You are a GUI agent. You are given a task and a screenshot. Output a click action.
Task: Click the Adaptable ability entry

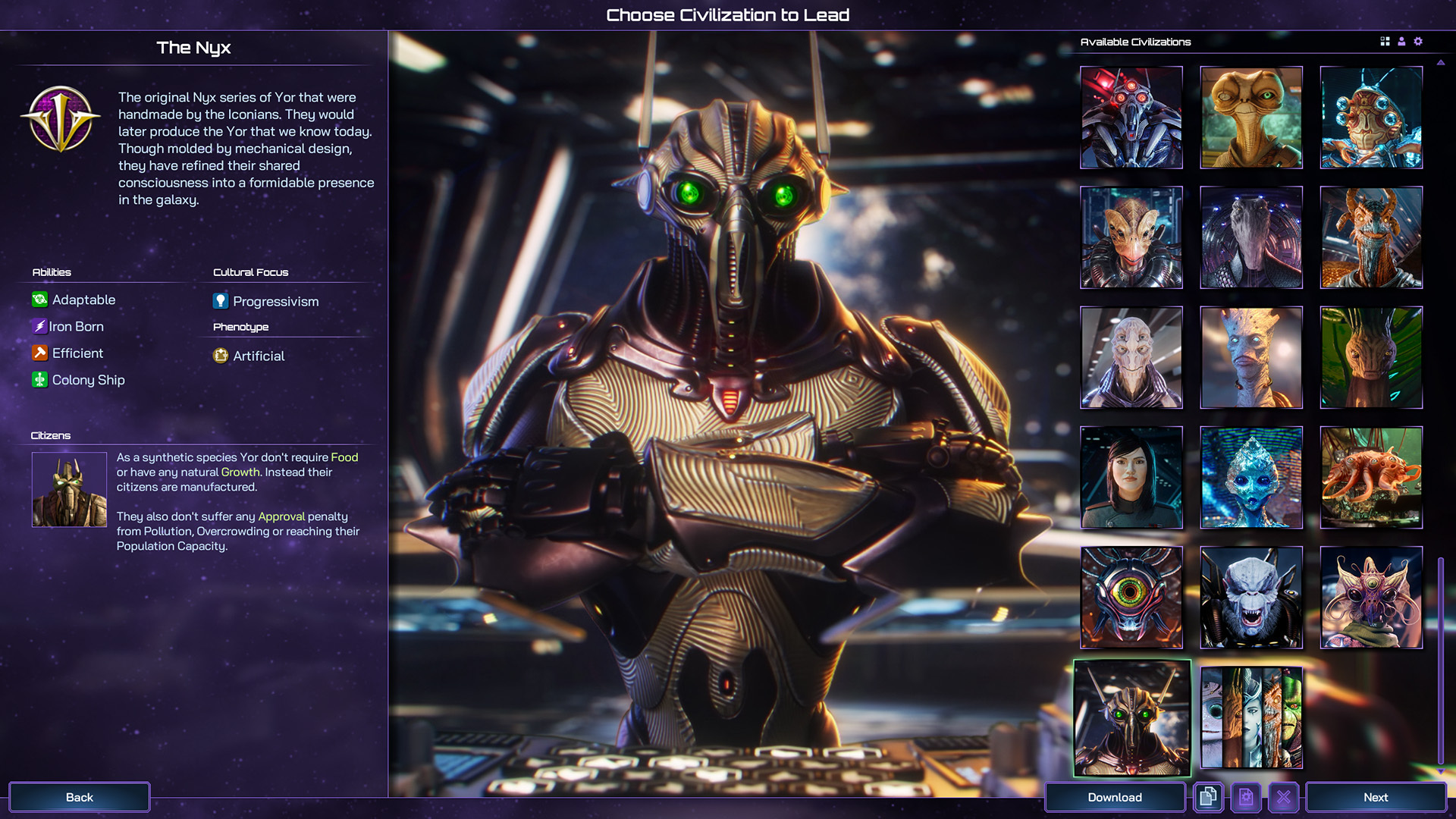(x=83, y=300)
